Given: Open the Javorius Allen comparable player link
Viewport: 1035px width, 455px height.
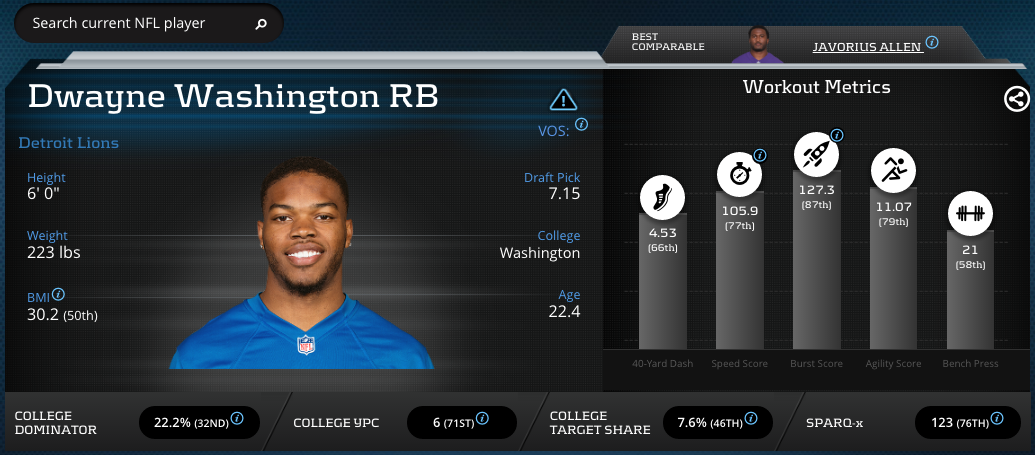Looking at the screenshot, I should tap(867, 46).
